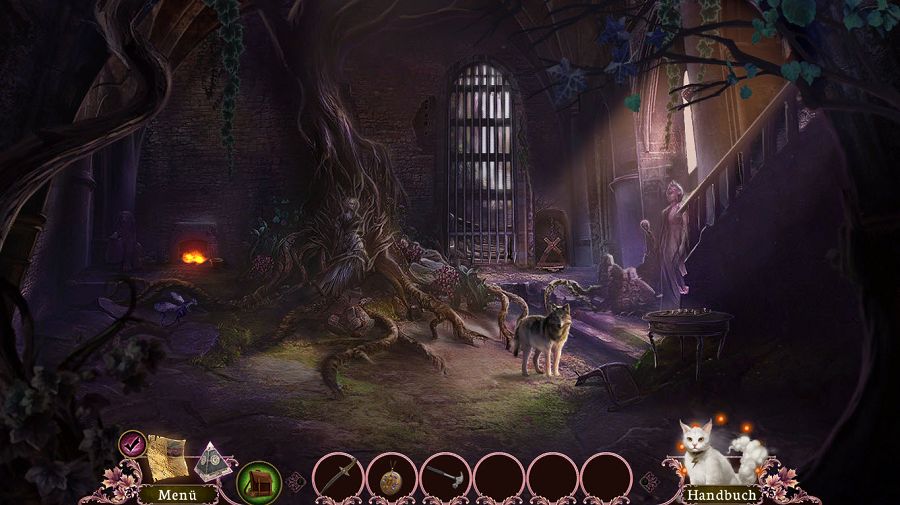Select the pyramid amulet icon

[x=212, y=458]
